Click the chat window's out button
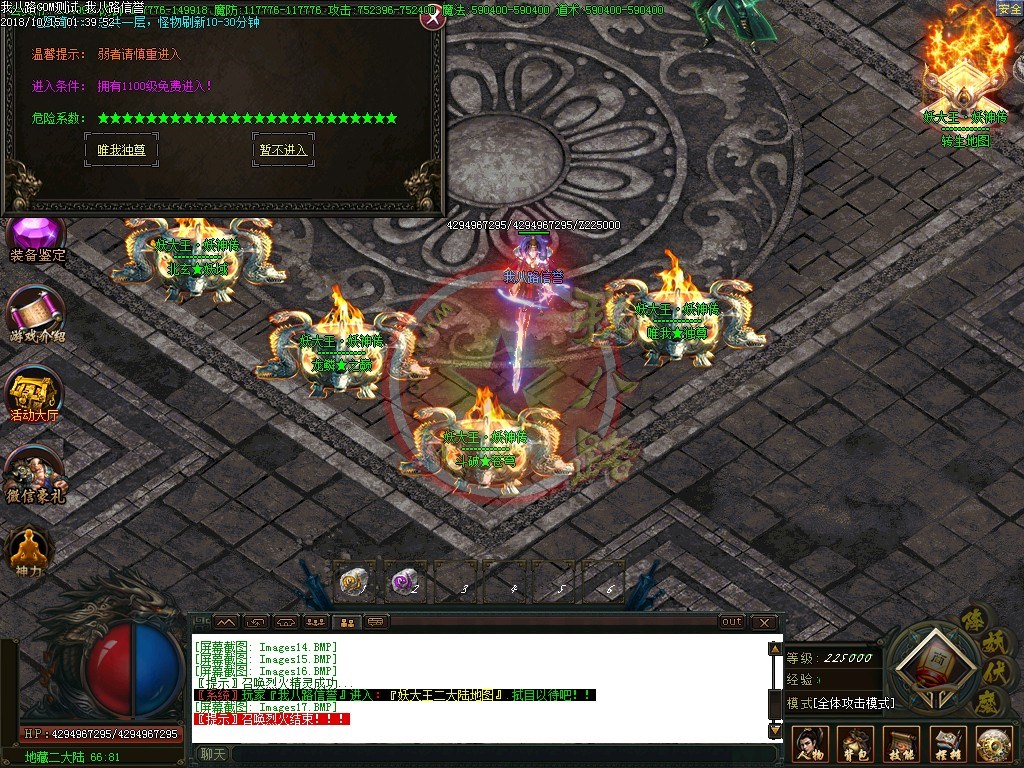 click(732, 622)
